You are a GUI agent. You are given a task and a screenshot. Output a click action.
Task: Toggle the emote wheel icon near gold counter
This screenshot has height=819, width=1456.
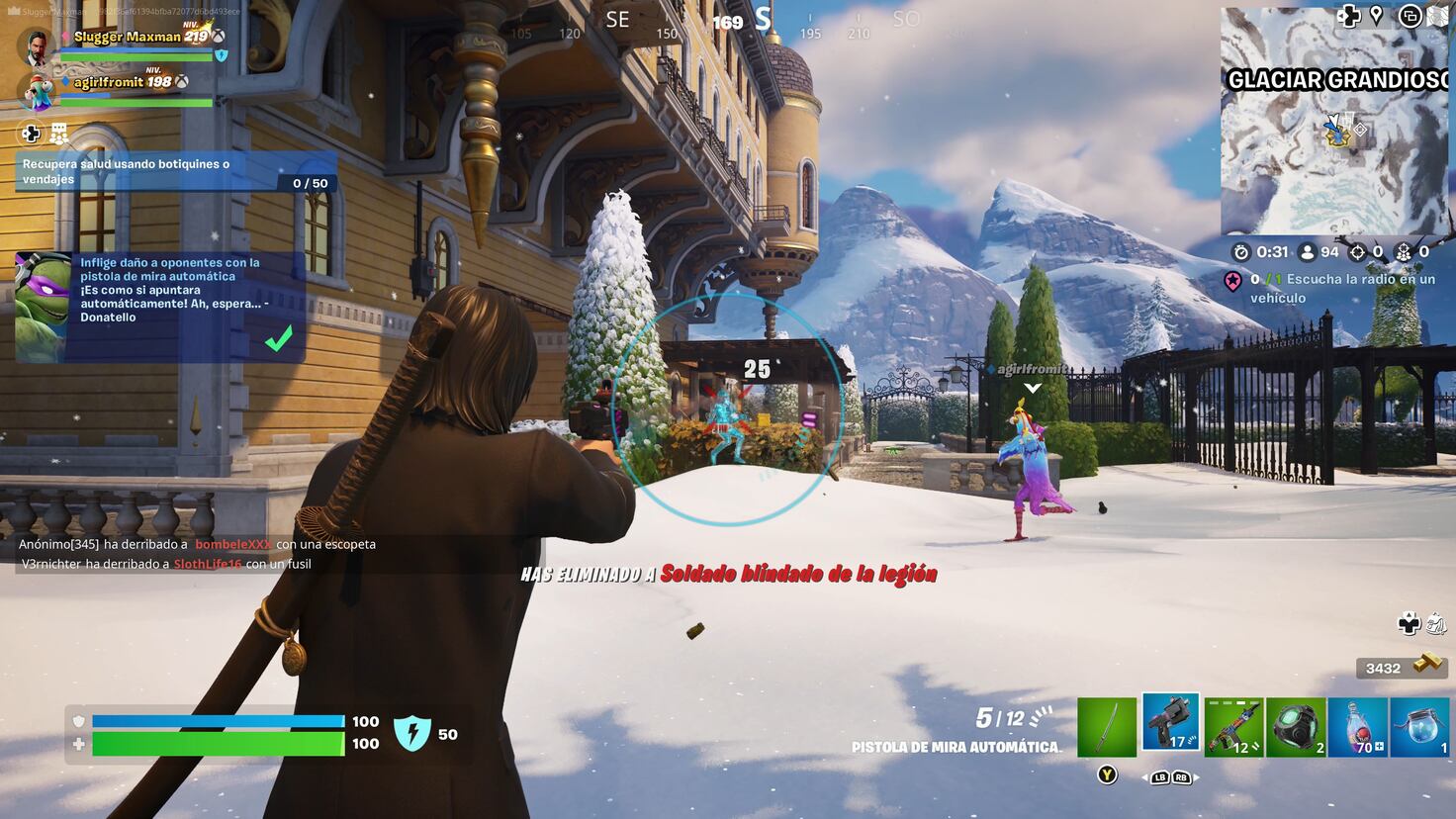click(1436, 624)
